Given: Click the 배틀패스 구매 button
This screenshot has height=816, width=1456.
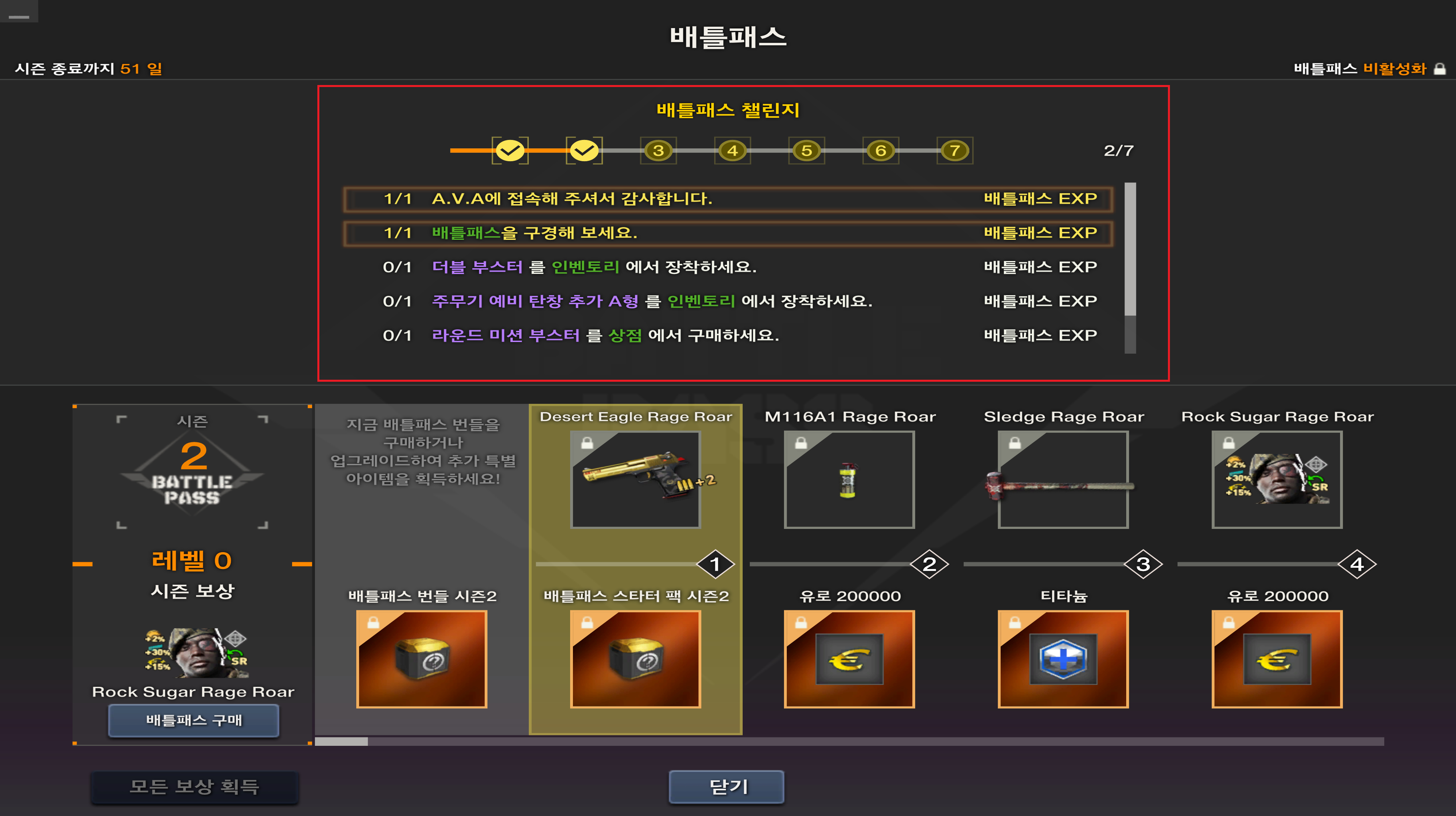Looking at the screenshot, I should pos(193,721).
